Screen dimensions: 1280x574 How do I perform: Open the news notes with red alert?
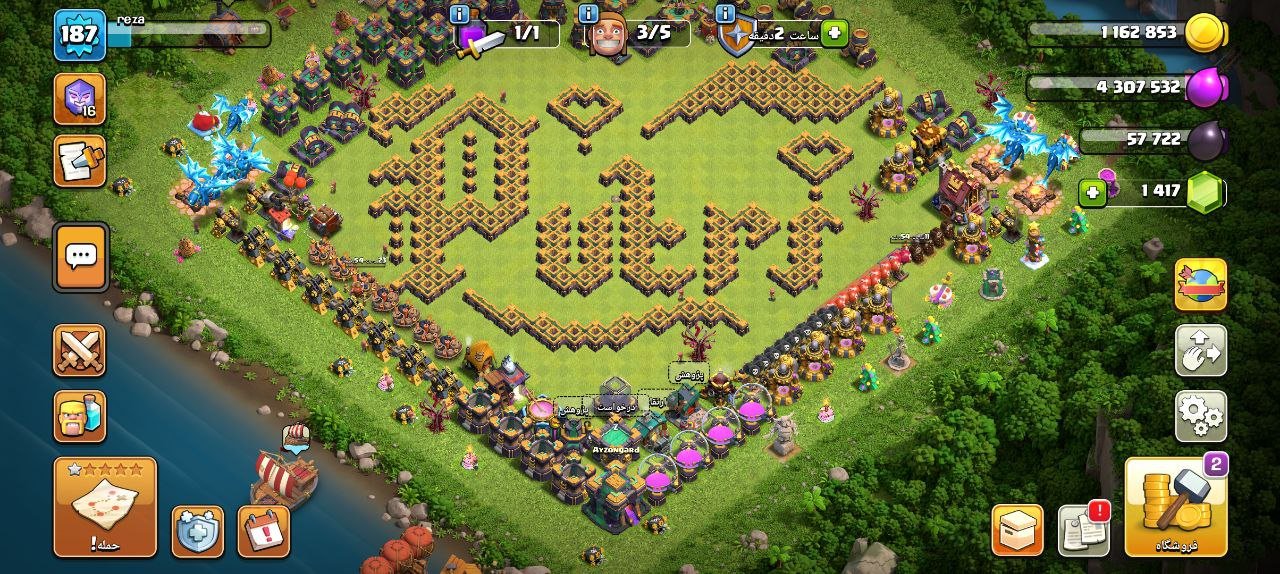pos(1084,529)
